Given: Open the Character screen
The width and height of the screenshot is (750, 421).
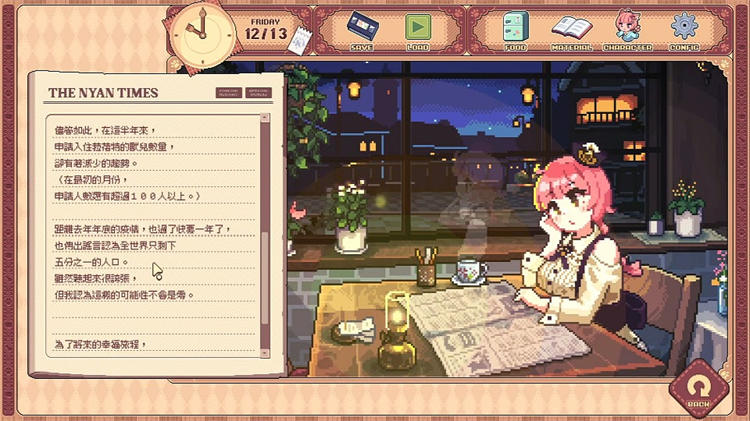Looking at the screenshot, I should [628, 28].
